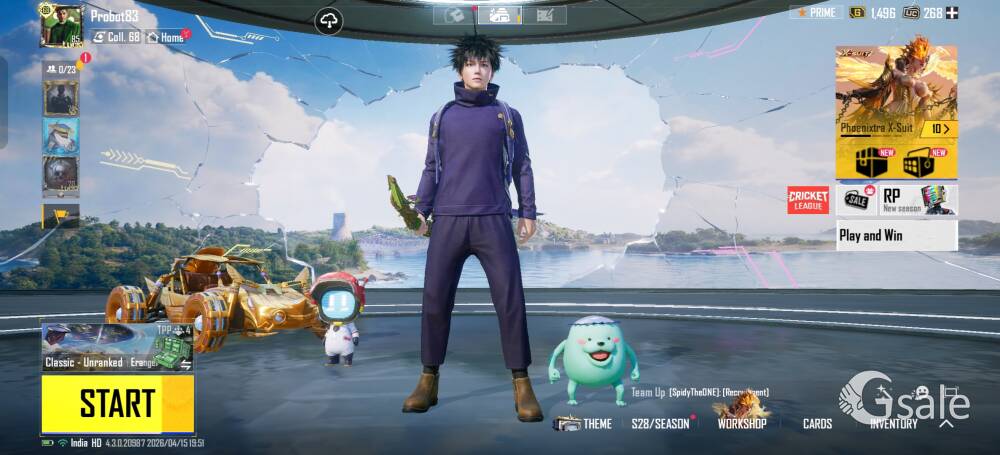
Task: Open the Cricket League event
Action: click(808, 200)
